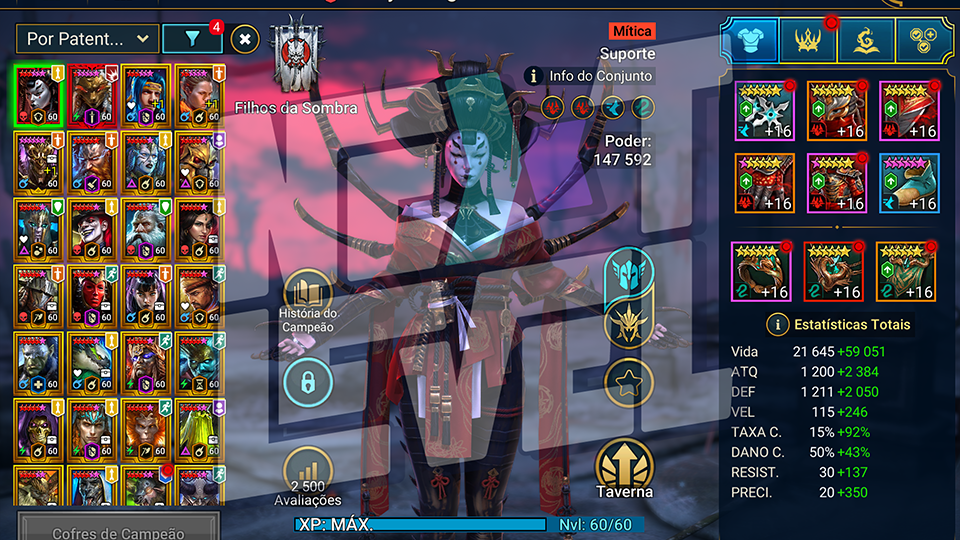Select the green-highlighted champion portrait
Screen dimensions: 960x540
(x=39, y=96)
